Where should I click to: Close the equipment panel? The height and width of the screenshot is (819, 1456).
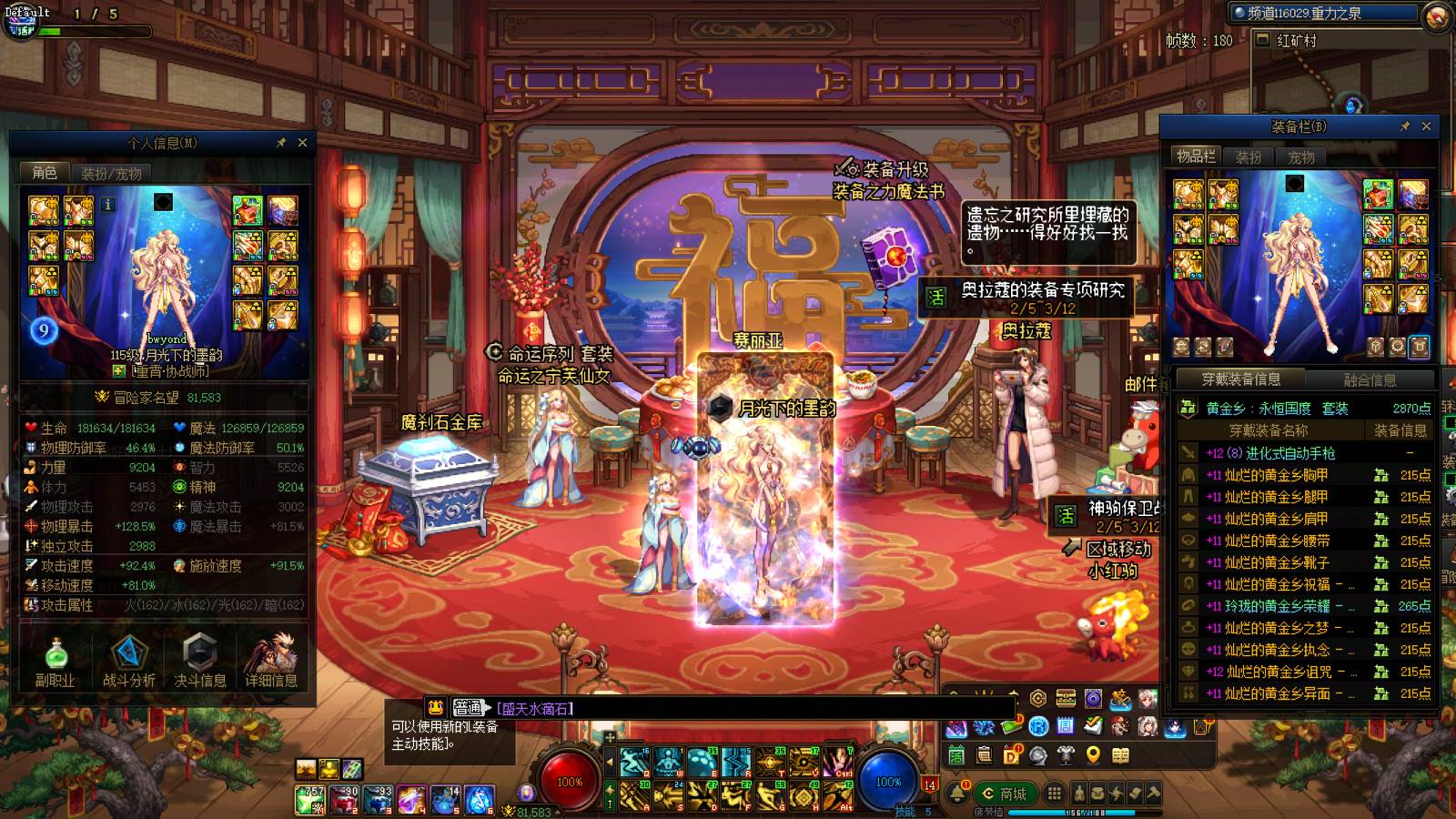[x=1426, y=126]
